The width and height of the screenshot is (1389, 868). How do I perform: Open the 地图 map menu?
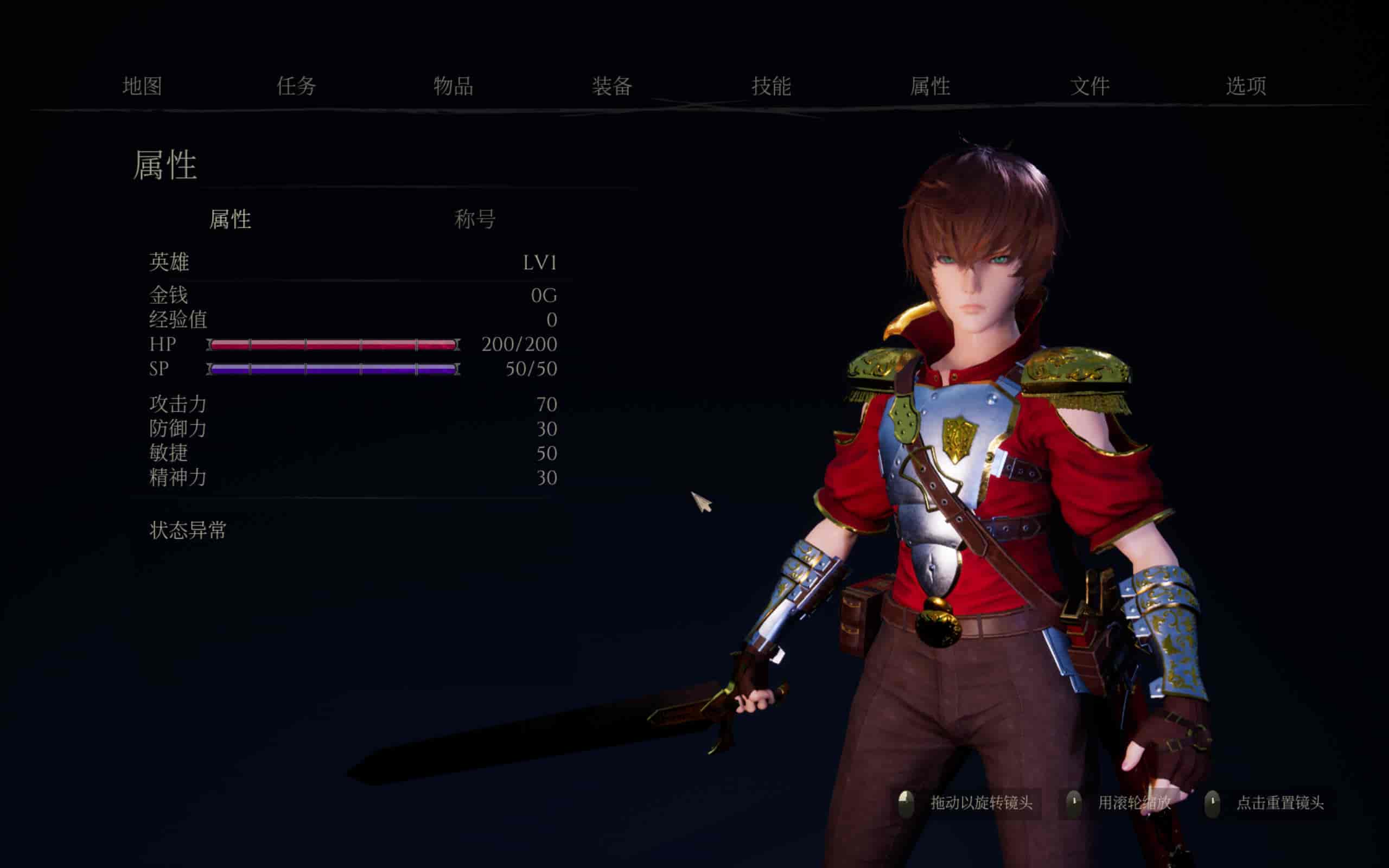(x=142, y=86)
